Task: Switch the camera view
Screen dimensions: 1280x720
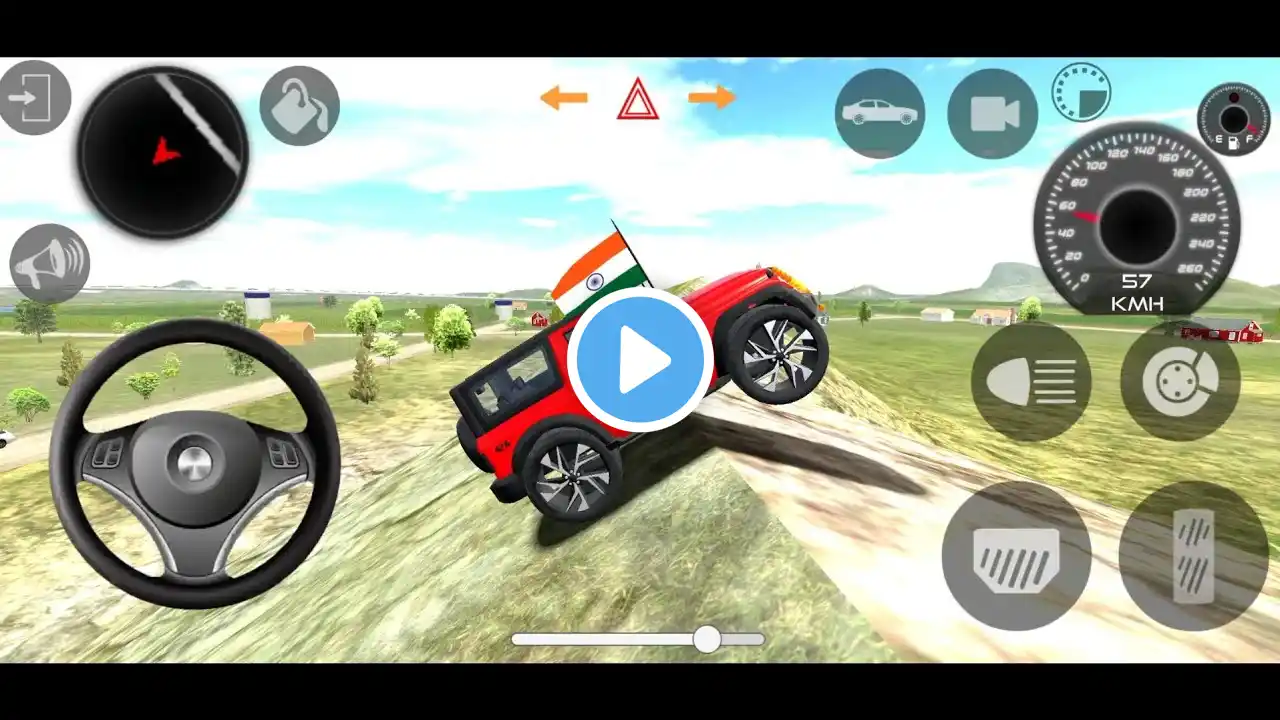Action: pos(993,113)
